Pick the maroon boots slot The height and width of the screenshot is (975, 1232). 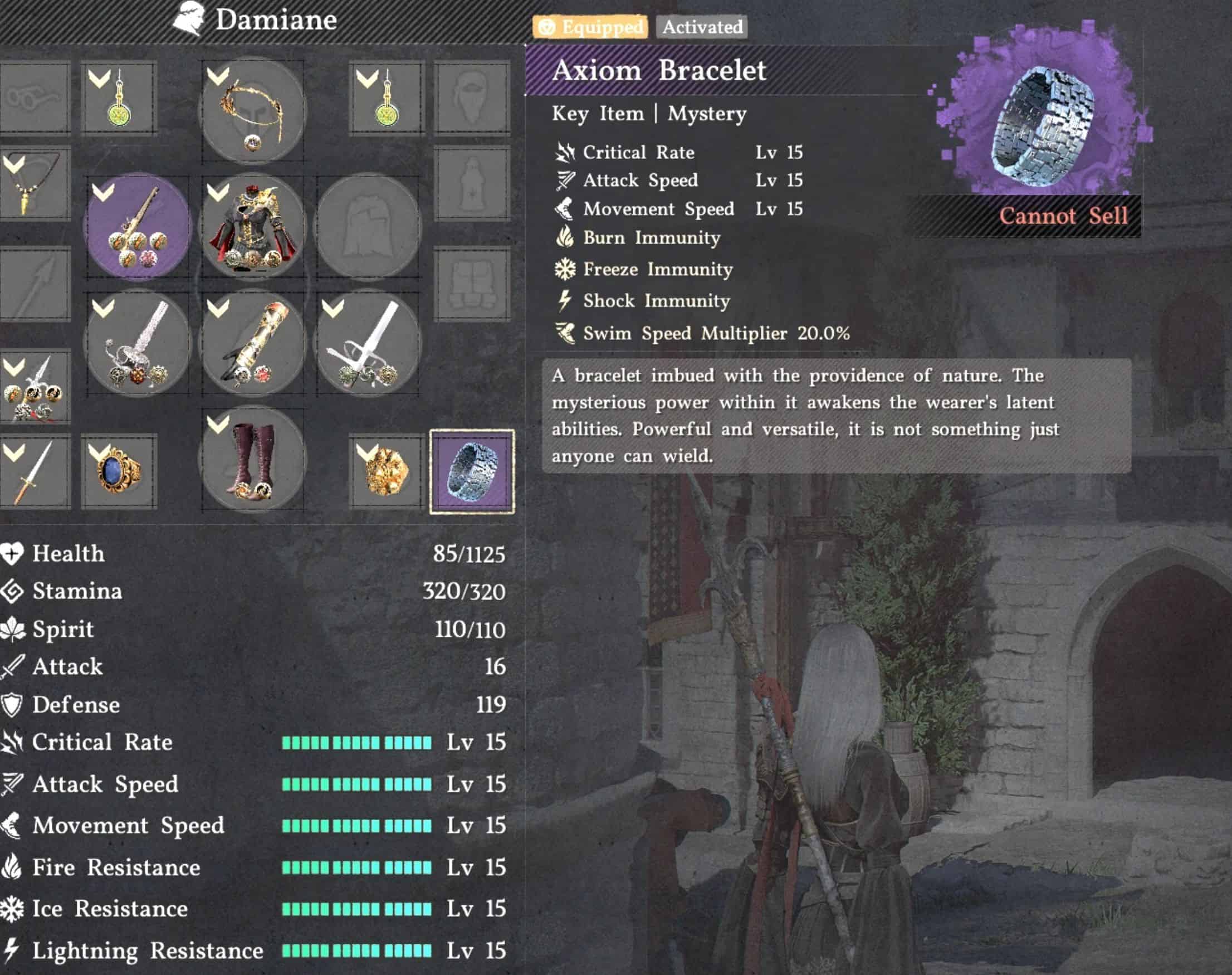(x=252, y=460)
